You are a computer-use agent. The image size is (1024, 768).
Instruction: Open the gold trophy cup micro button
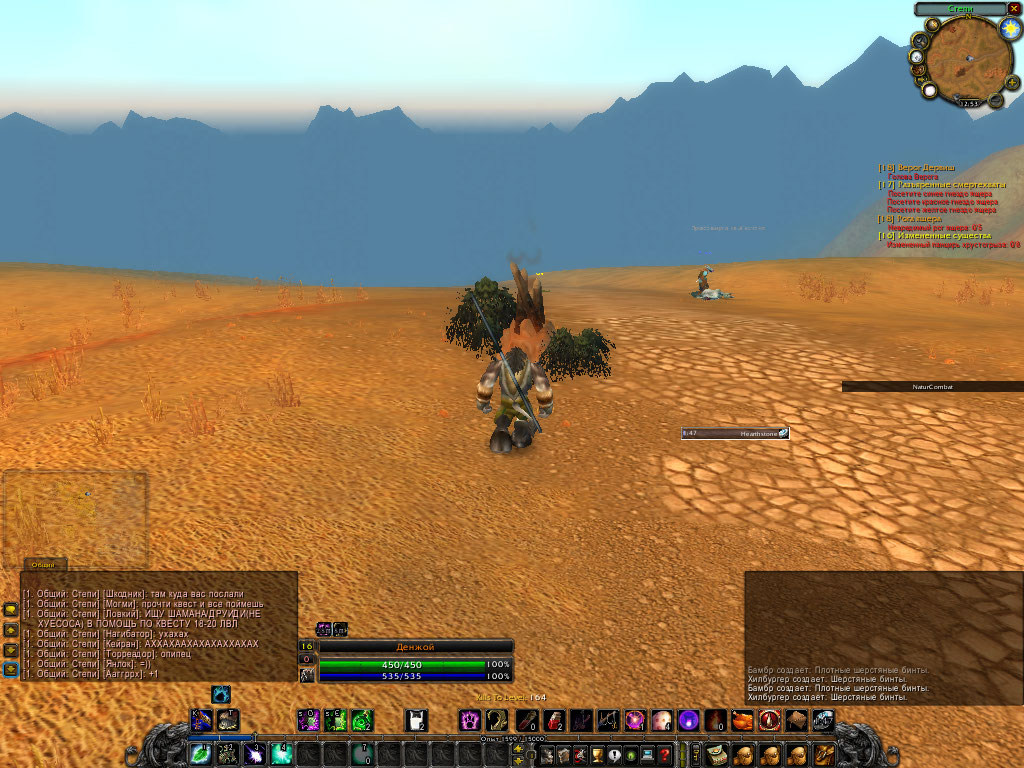[598, 755]
